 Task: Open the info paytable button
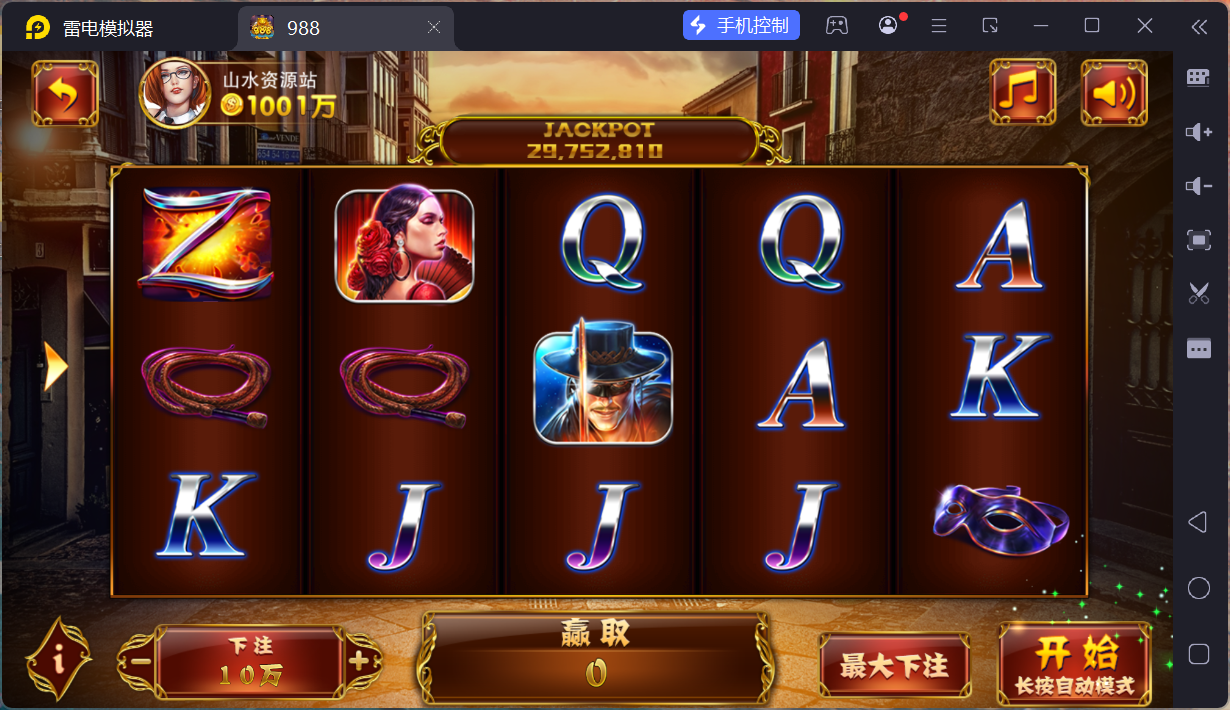[x=59, y=658]
